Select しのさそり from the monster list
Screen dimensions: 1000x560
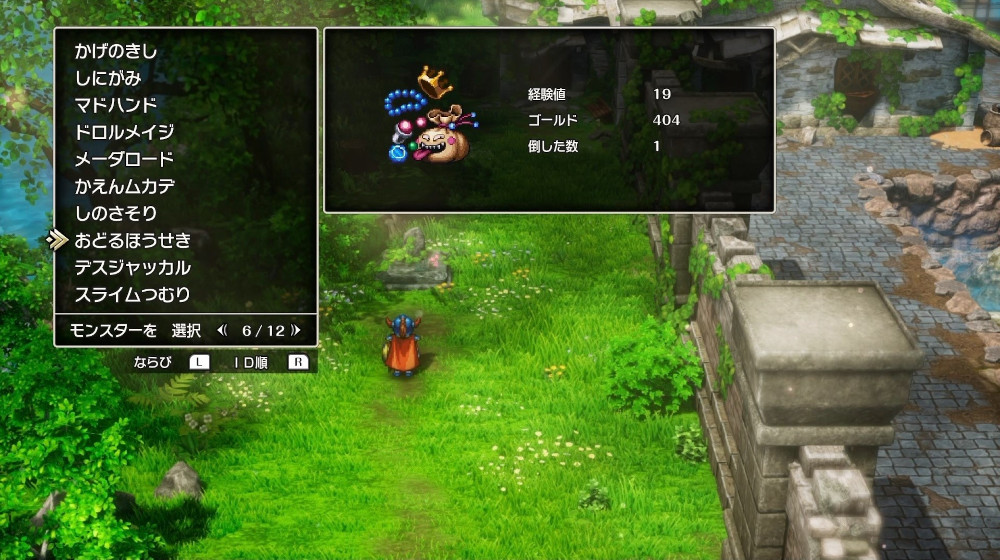116,213
